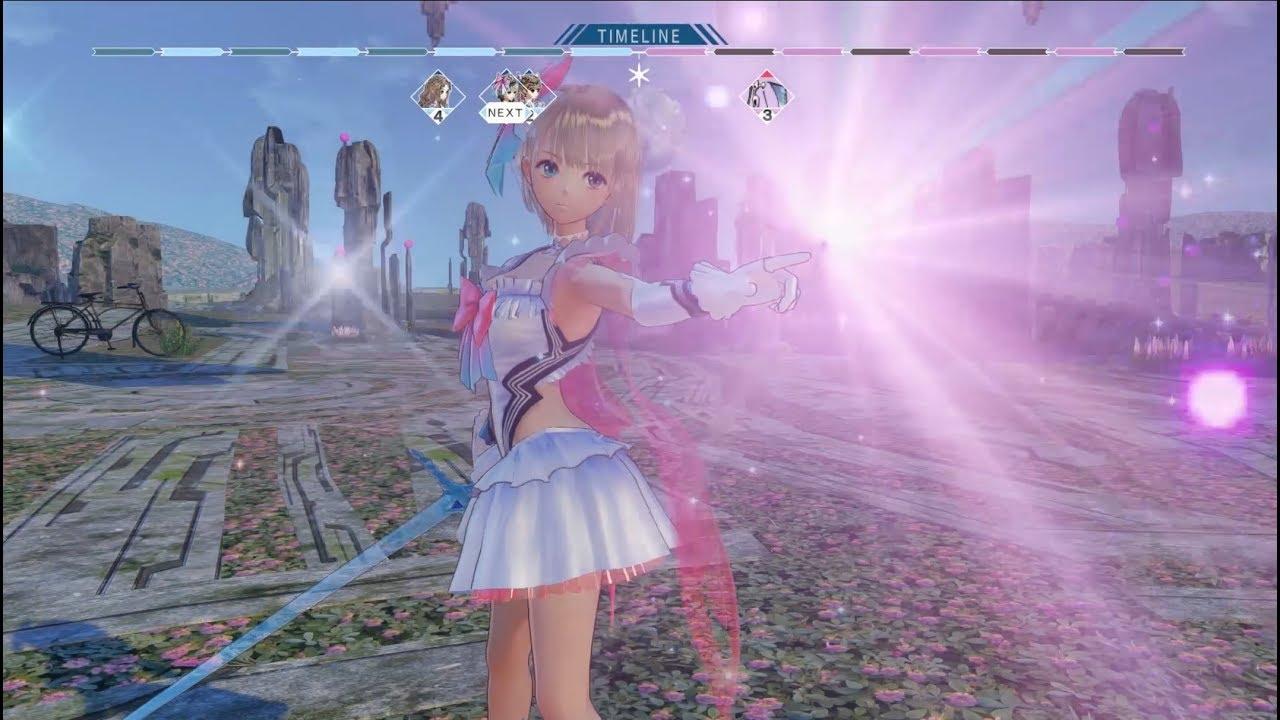Select the enemy turn marker numbered 3
This screenshot has height=720, width=1280.
click(x=767, y=96)
